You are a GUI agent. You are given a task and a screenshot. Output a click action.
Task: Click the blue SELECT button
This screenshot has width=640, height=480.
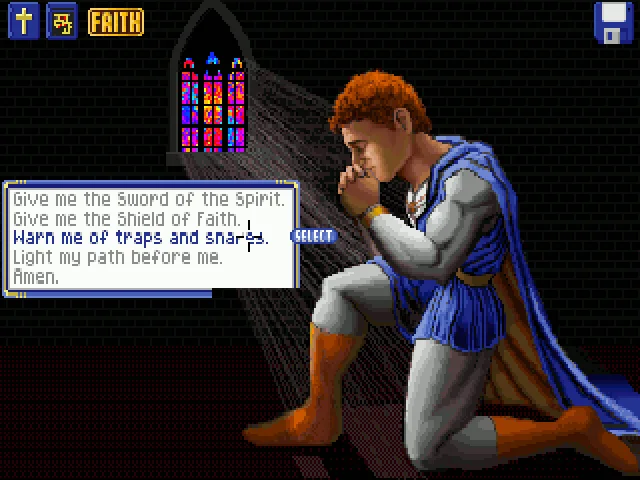point(314,236)
